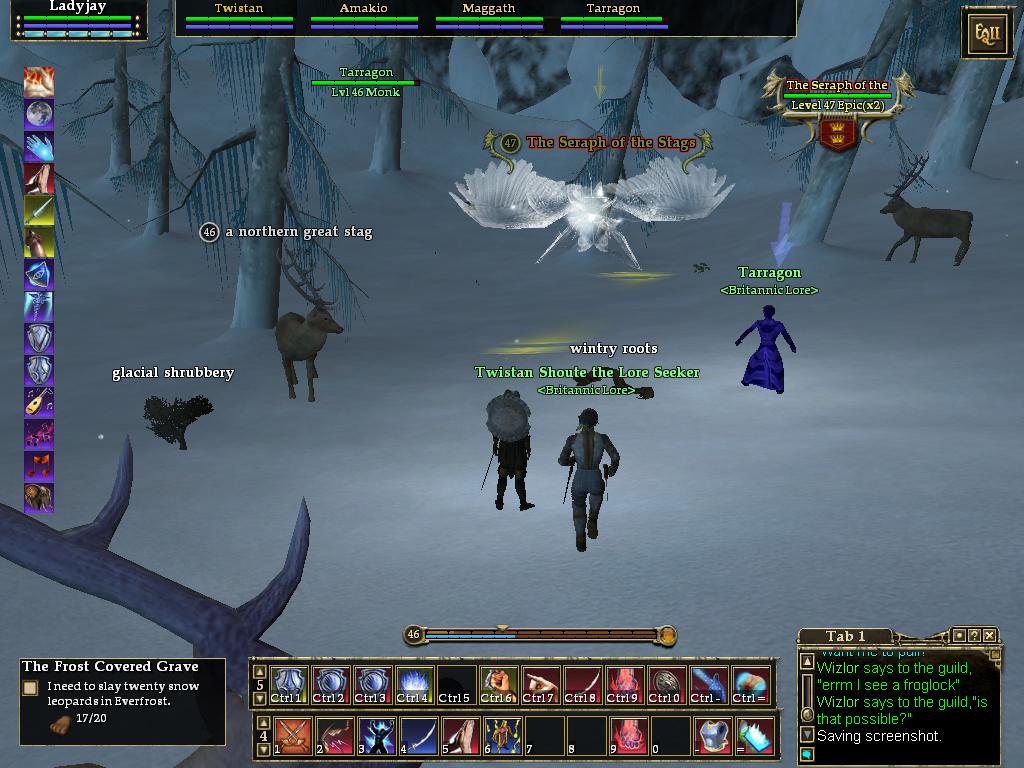
Task: Use the lightning figure ability in slot 3
Action: [377, 736]
